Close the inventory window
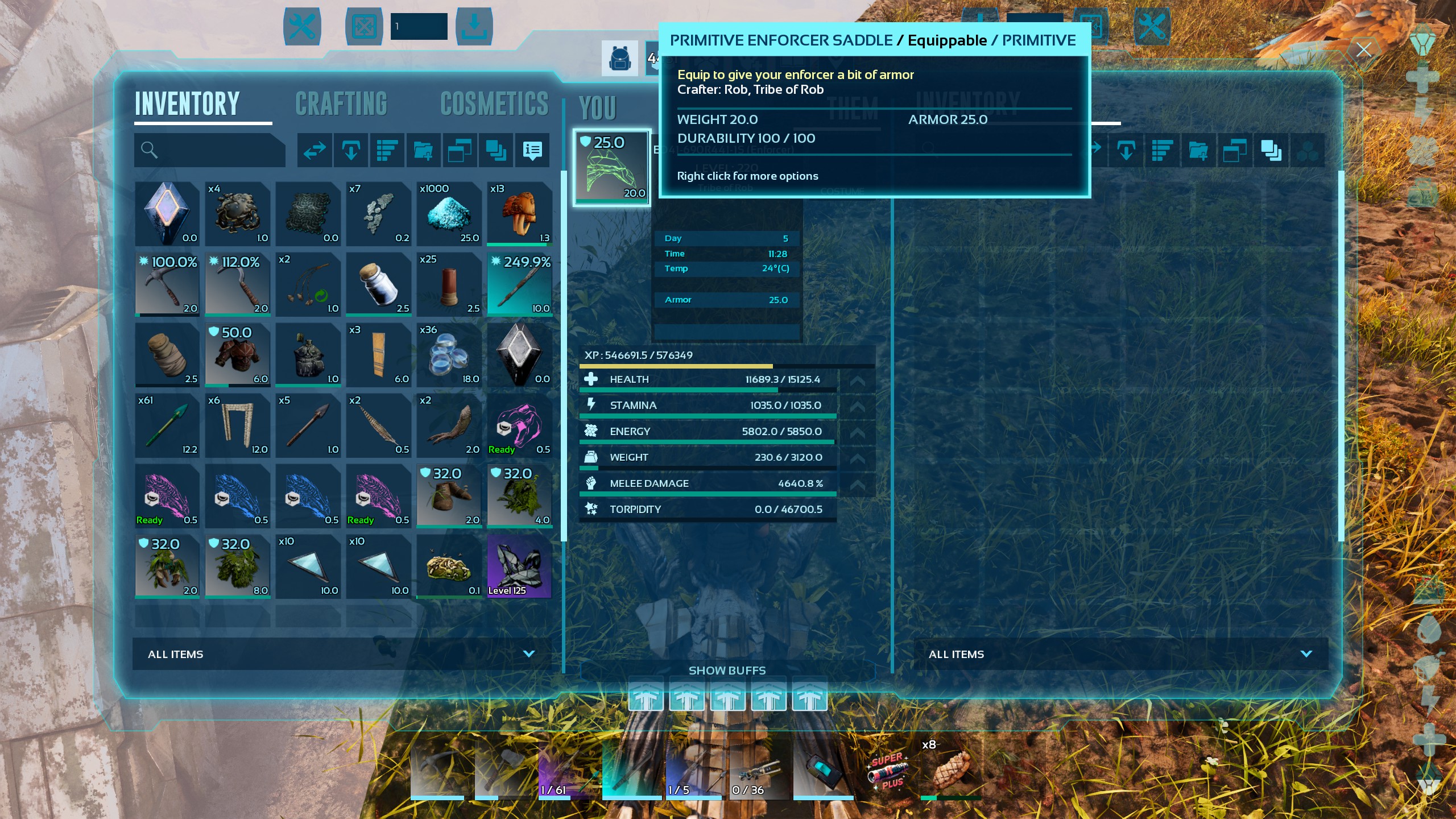 click(1363, 50)
